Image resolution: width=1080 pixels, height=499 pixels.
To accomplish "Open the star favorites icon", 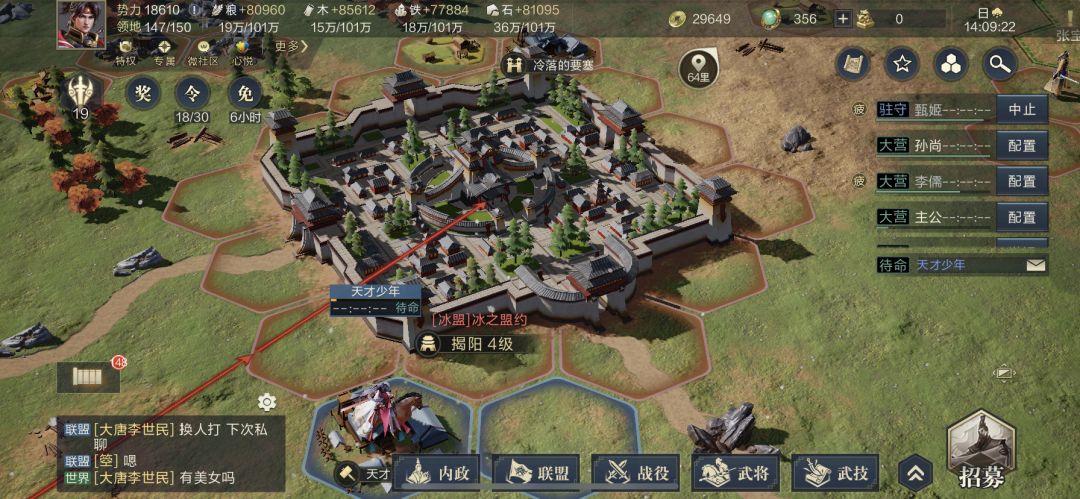I will (x=902, y=65).
